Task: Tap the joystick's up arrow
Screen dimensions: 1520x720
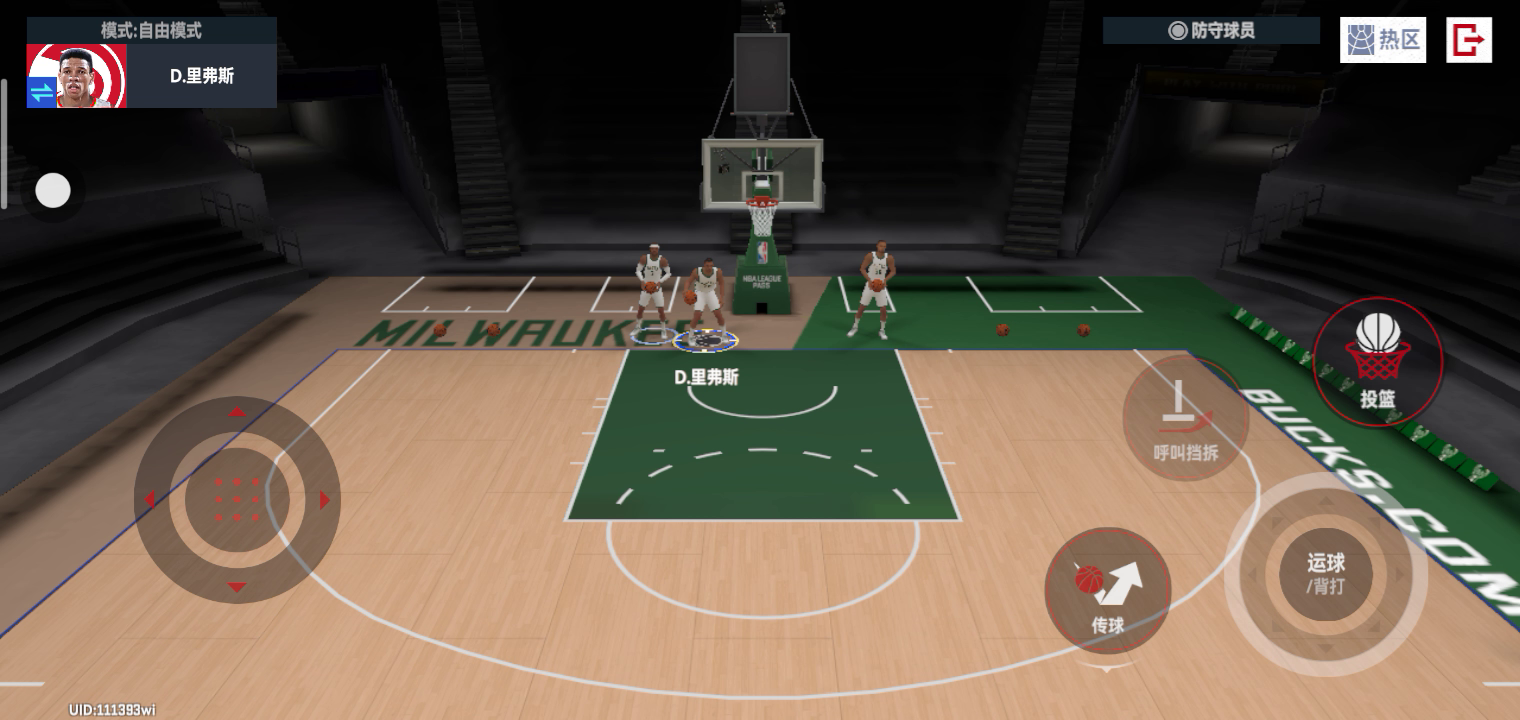Action: click(x=237, y=411)
